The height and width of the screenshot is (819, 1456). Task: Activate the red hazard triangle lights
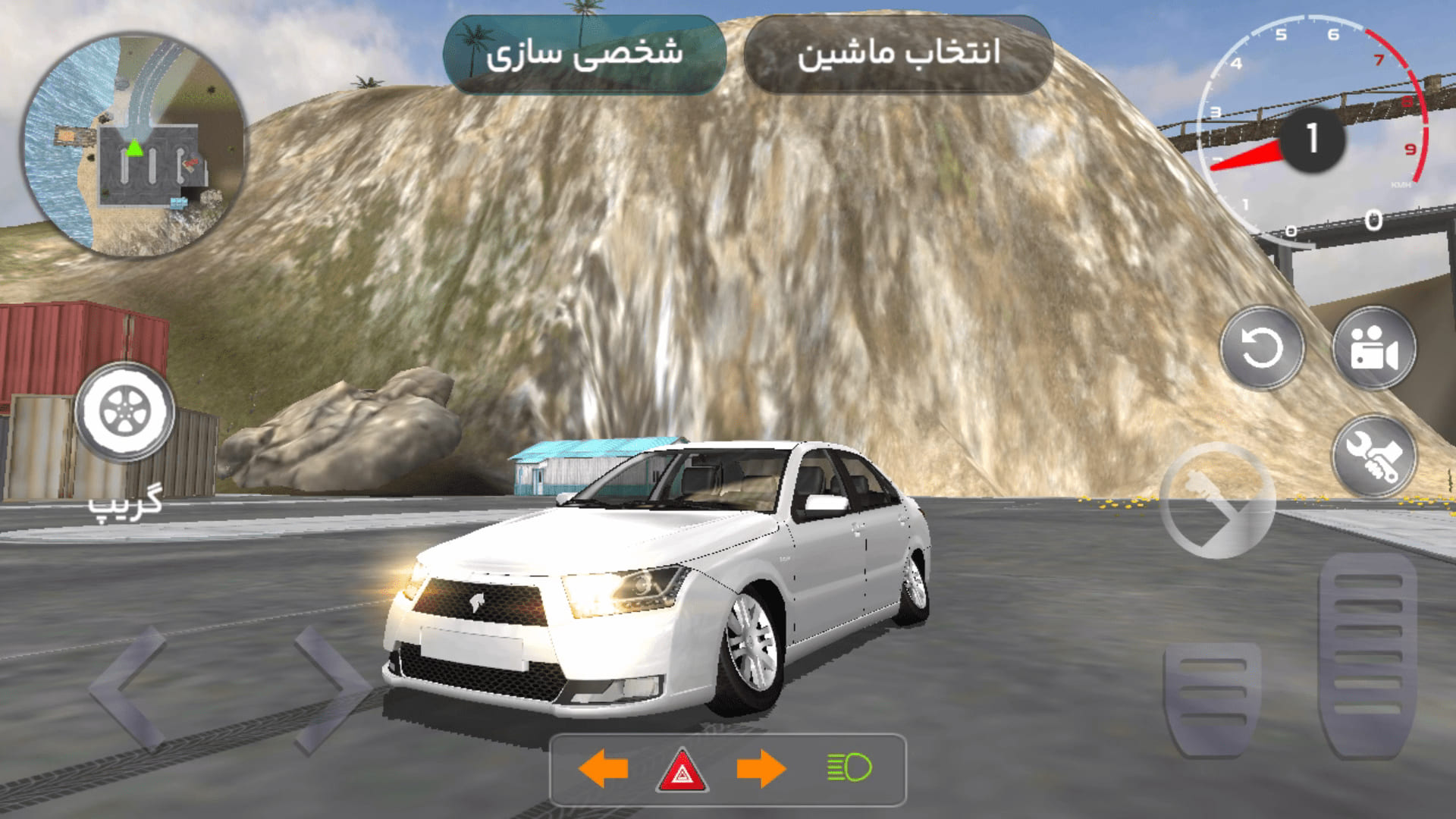click(682, 770)
